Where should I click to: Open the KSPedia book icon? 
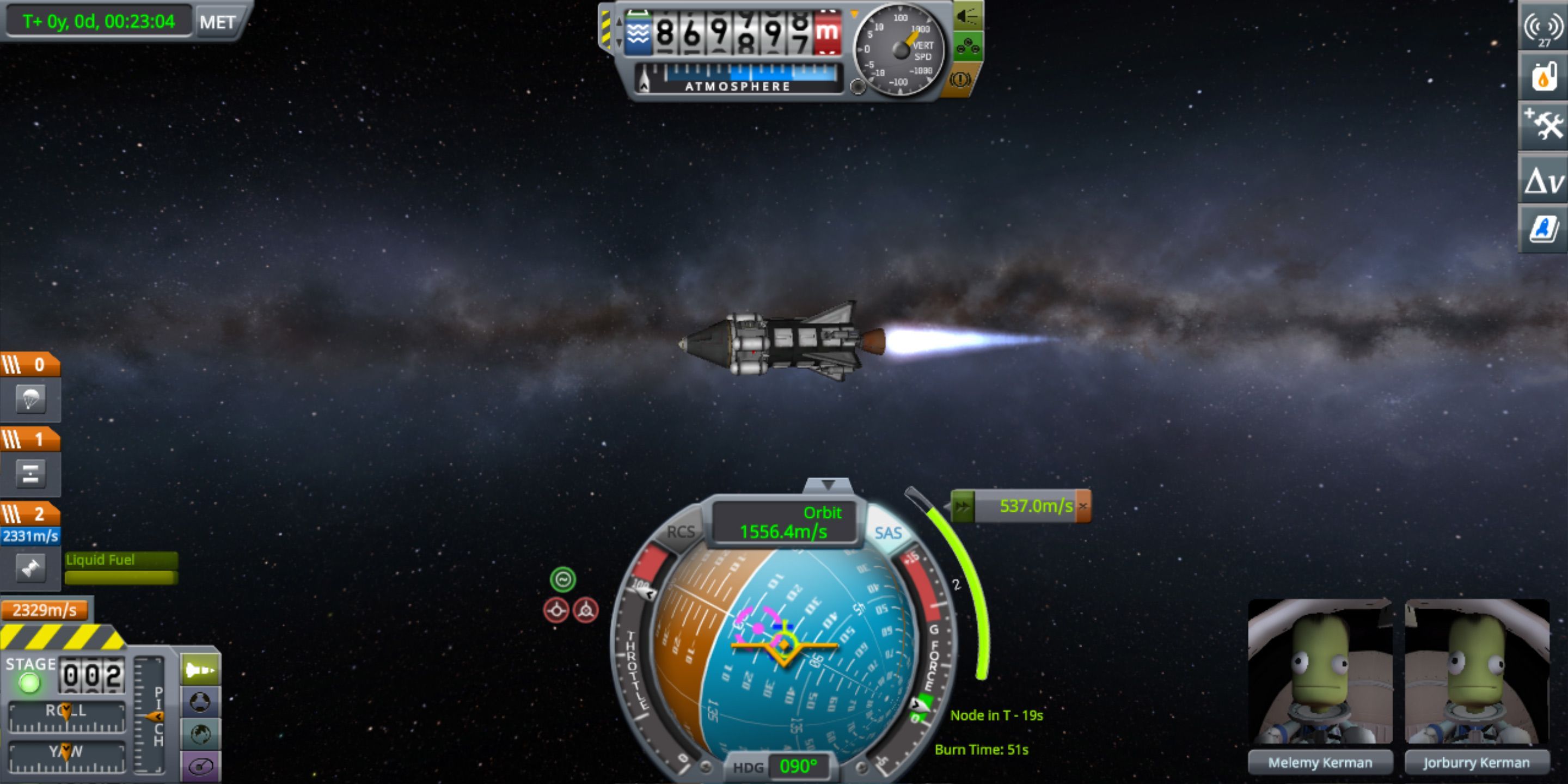click(x=1543, y=229)
